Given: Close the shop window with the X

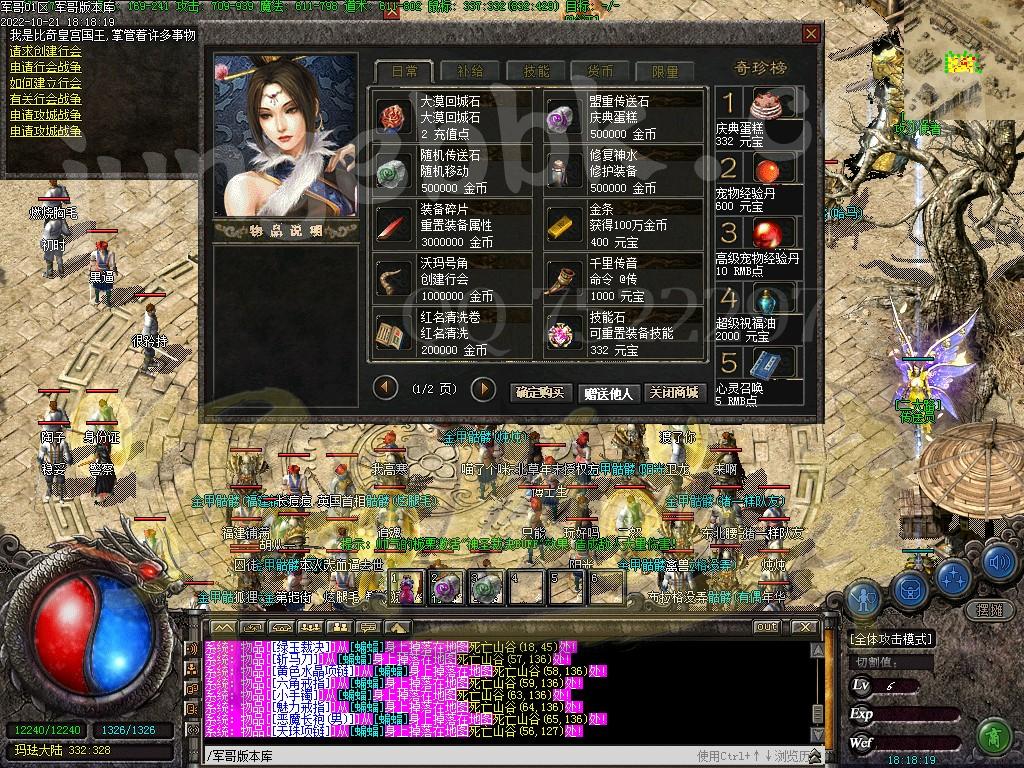Looking at the screenshot, I should point(811,35).
